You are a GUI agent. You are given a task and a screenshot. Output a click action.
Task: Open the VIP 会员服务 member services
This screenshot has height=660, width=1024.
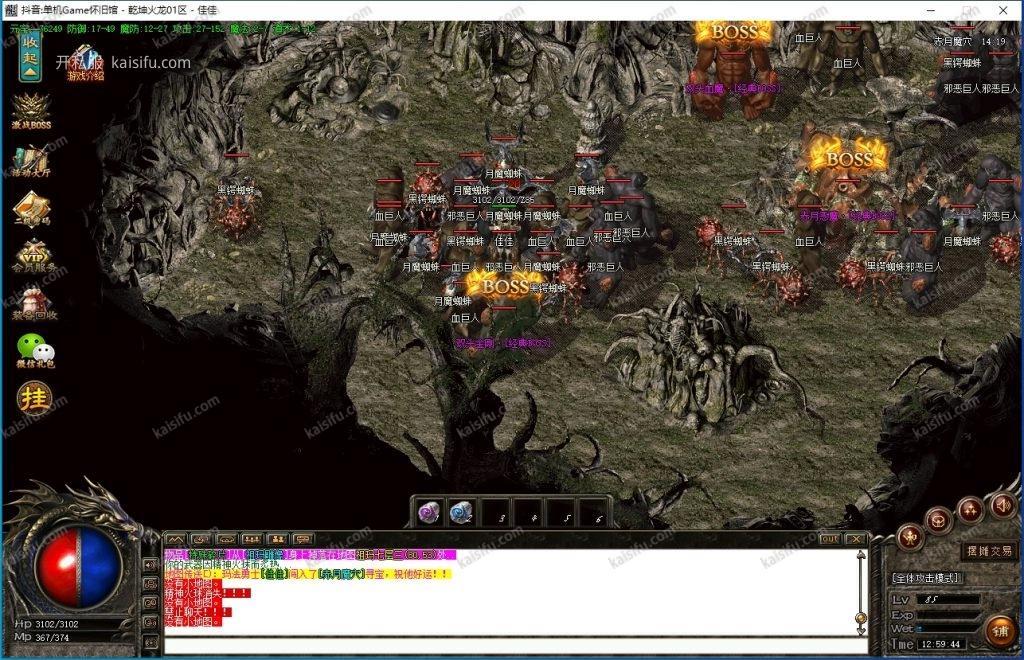pos(33,258)
